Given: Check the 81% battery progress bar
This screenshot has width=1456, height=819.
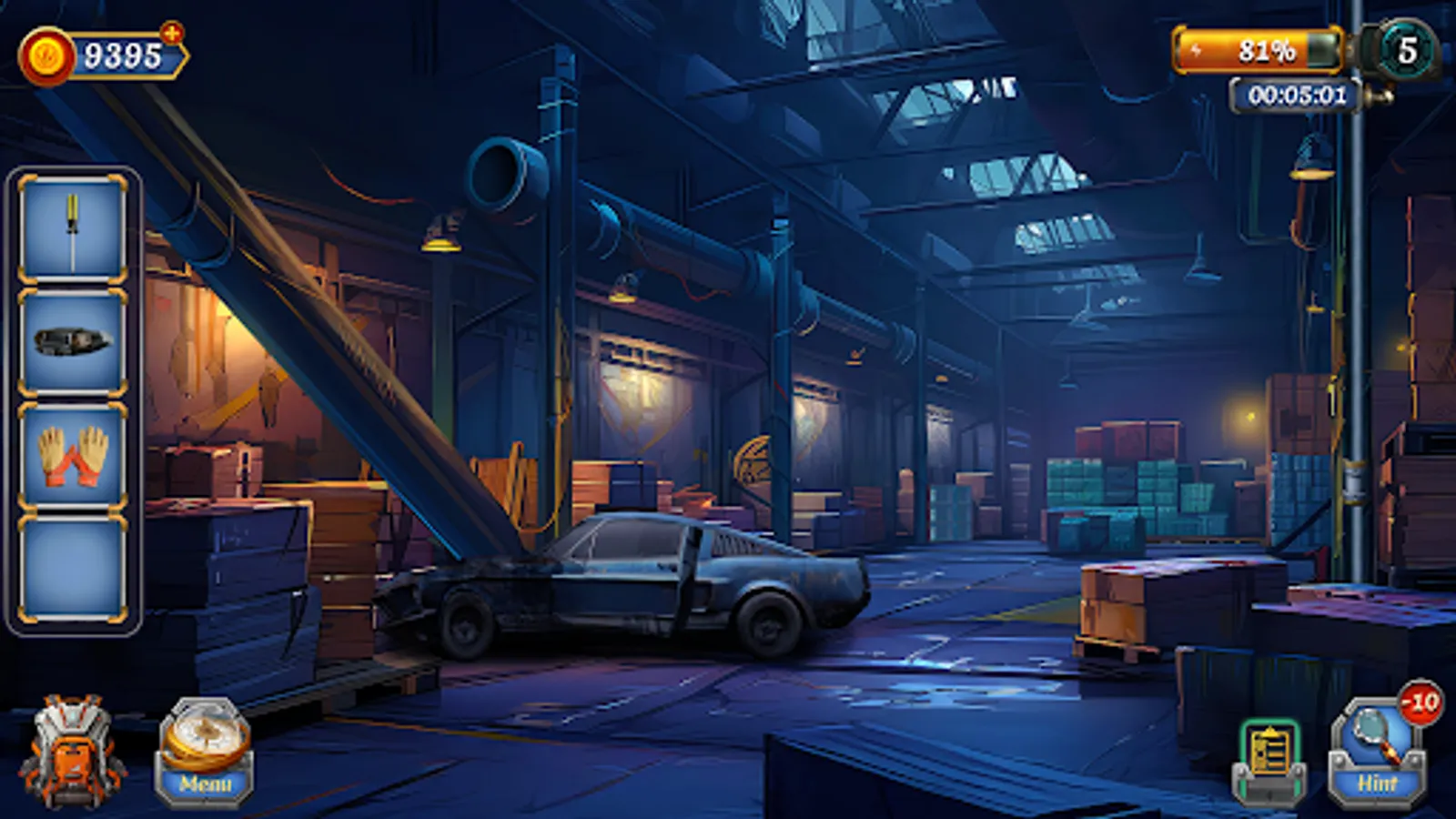Looking at the screenshot, I should click(x=1258, y=50).
